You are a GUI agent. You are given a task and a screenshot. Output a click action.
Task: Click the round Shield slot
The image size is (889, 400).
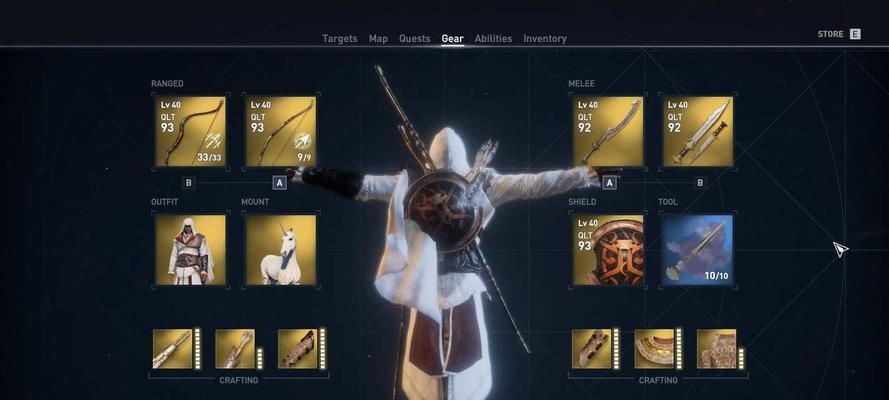tap(608, 249)
